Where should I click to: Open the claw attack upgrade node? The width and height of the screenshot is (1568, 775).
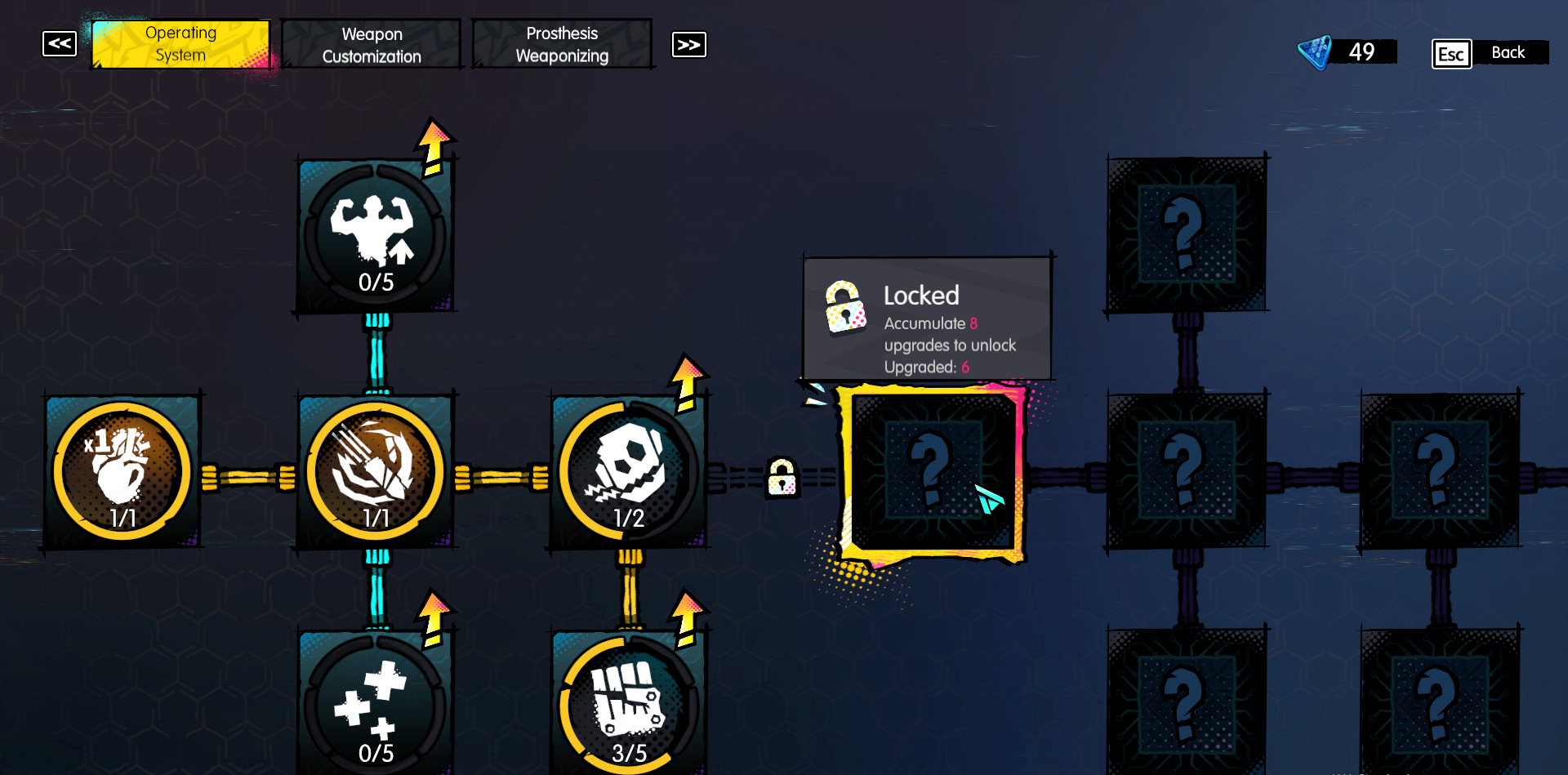[x=376, y=470]
